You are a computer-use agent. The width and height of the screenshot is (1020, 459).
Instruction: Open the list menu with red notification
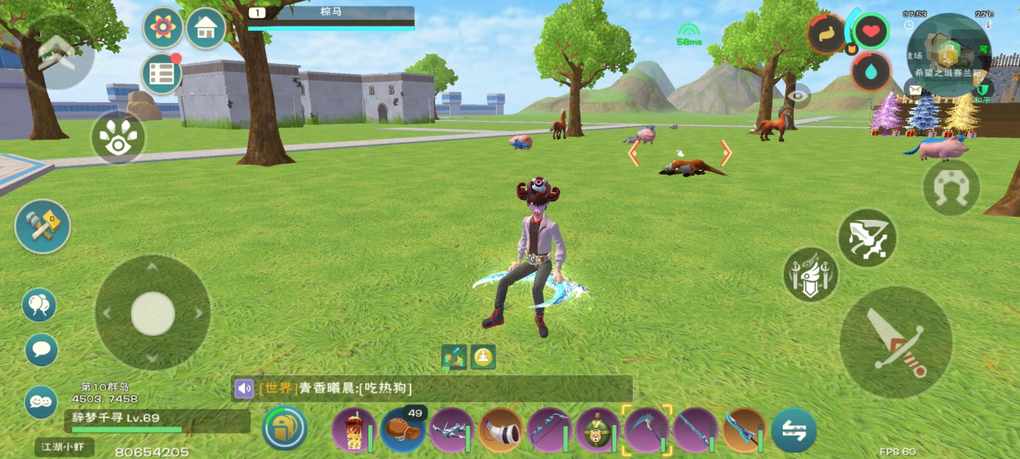click(x=161, y=74)
